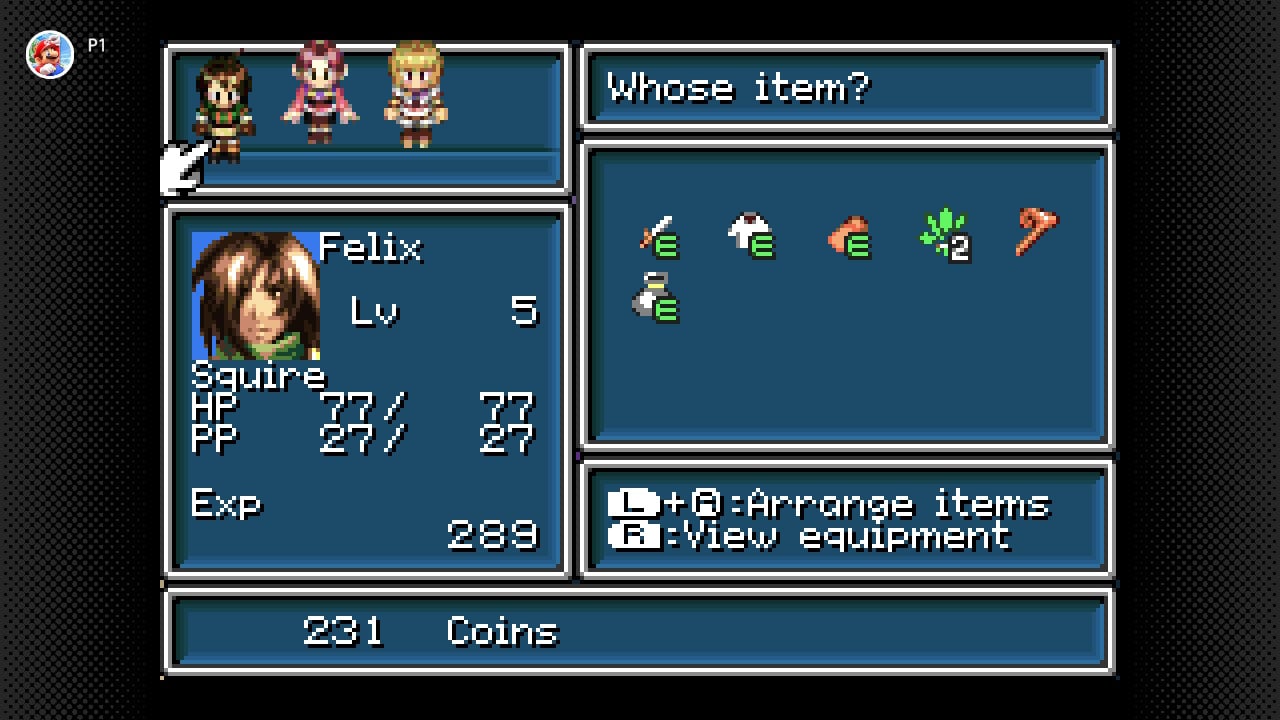
Task: Select the equipped grey pouch item
Action: (x=655, y=298)
